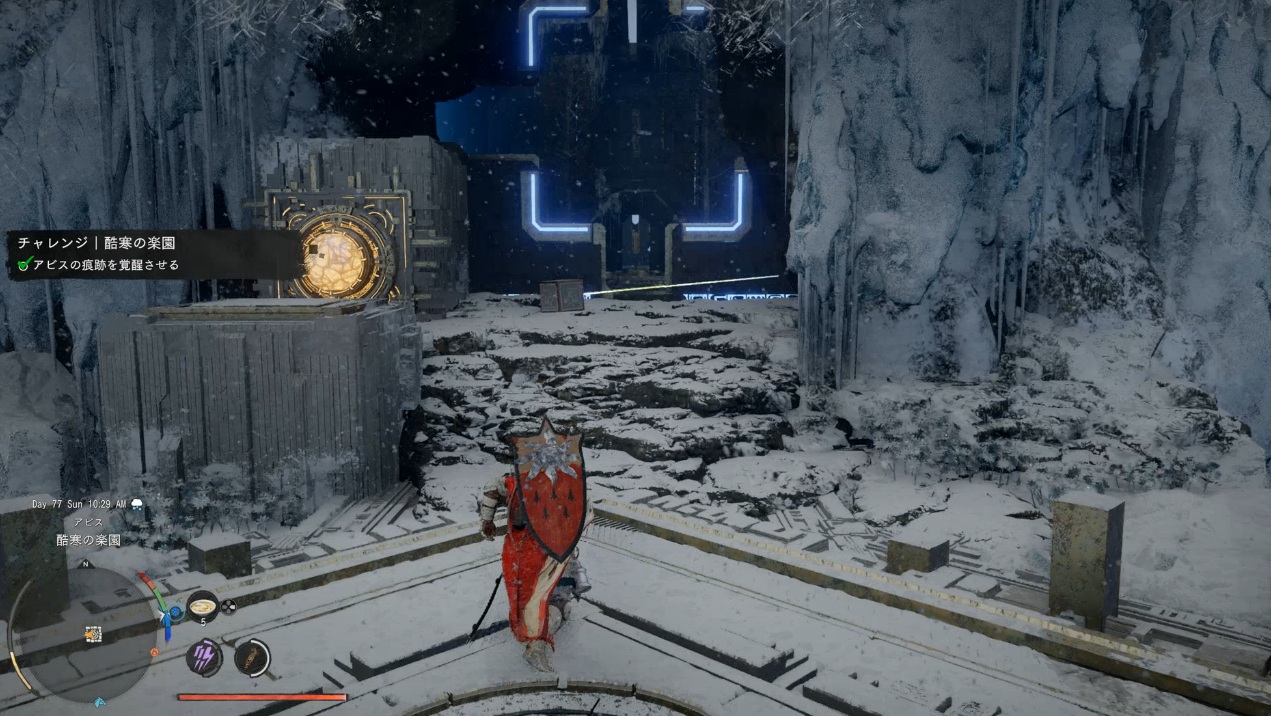Click the orange square minimap marker

92,633
